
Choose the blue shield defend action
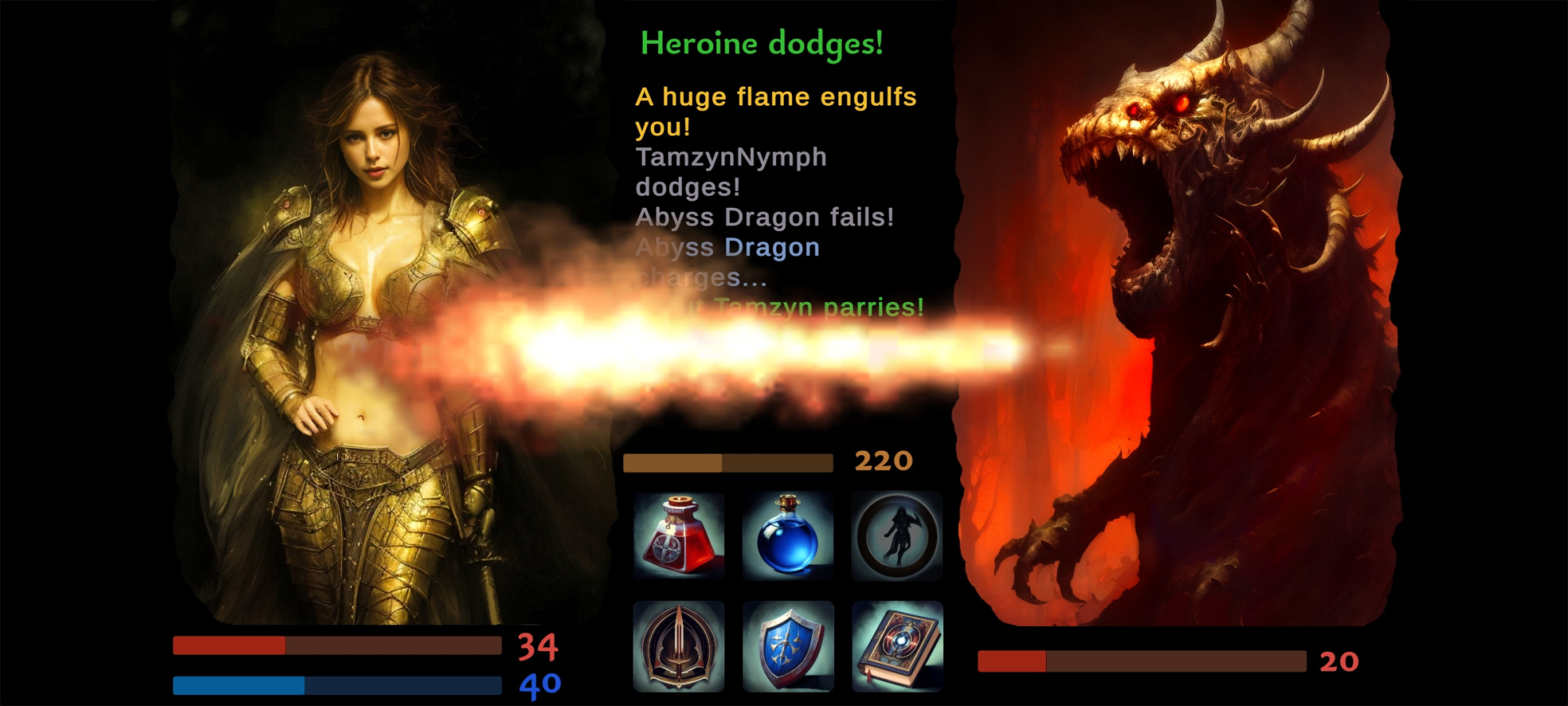[x=788, y=646]
